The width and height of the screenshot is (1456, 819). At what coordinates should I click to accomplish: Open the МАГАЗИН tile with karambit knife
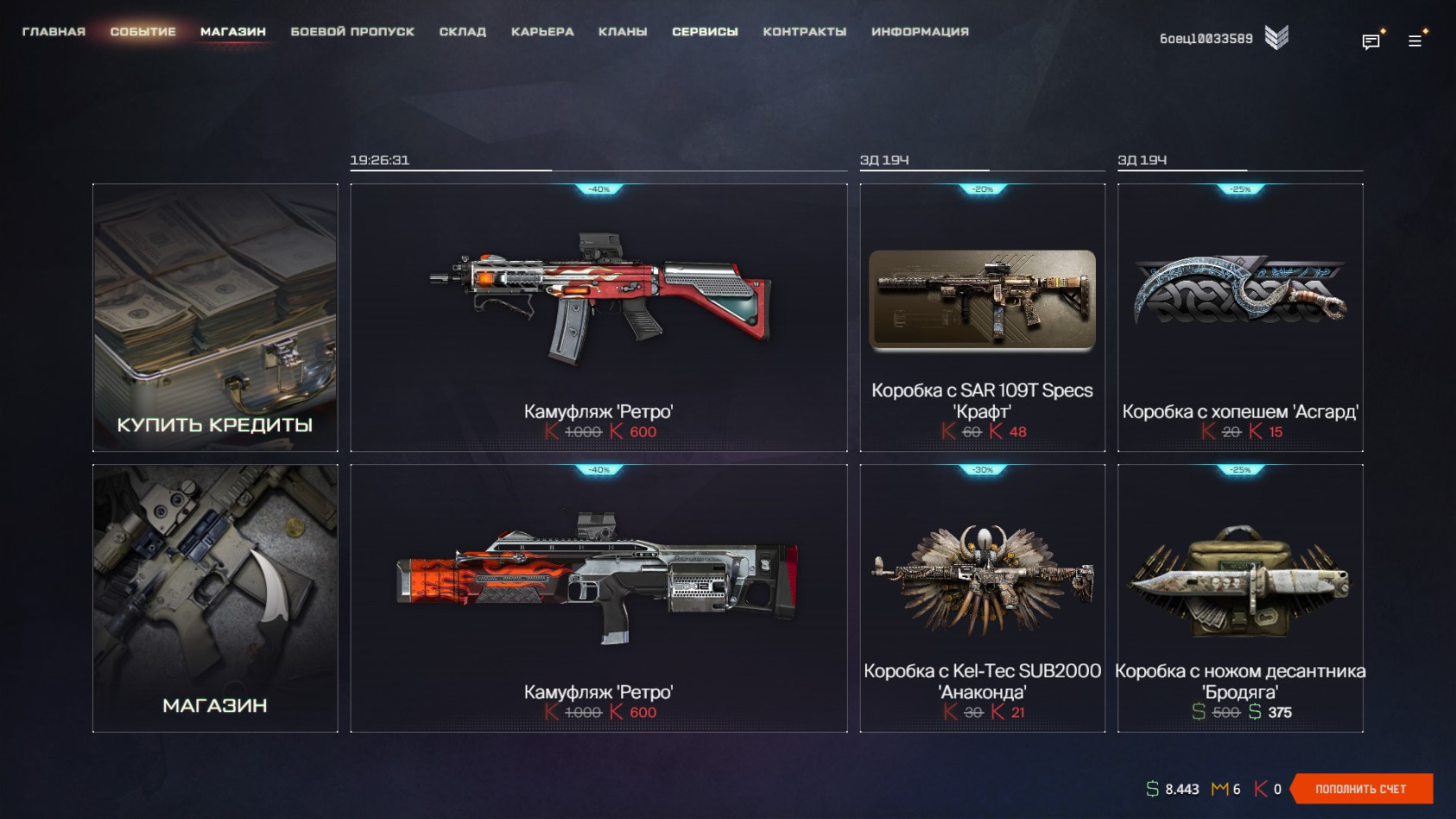coord(215,598)
